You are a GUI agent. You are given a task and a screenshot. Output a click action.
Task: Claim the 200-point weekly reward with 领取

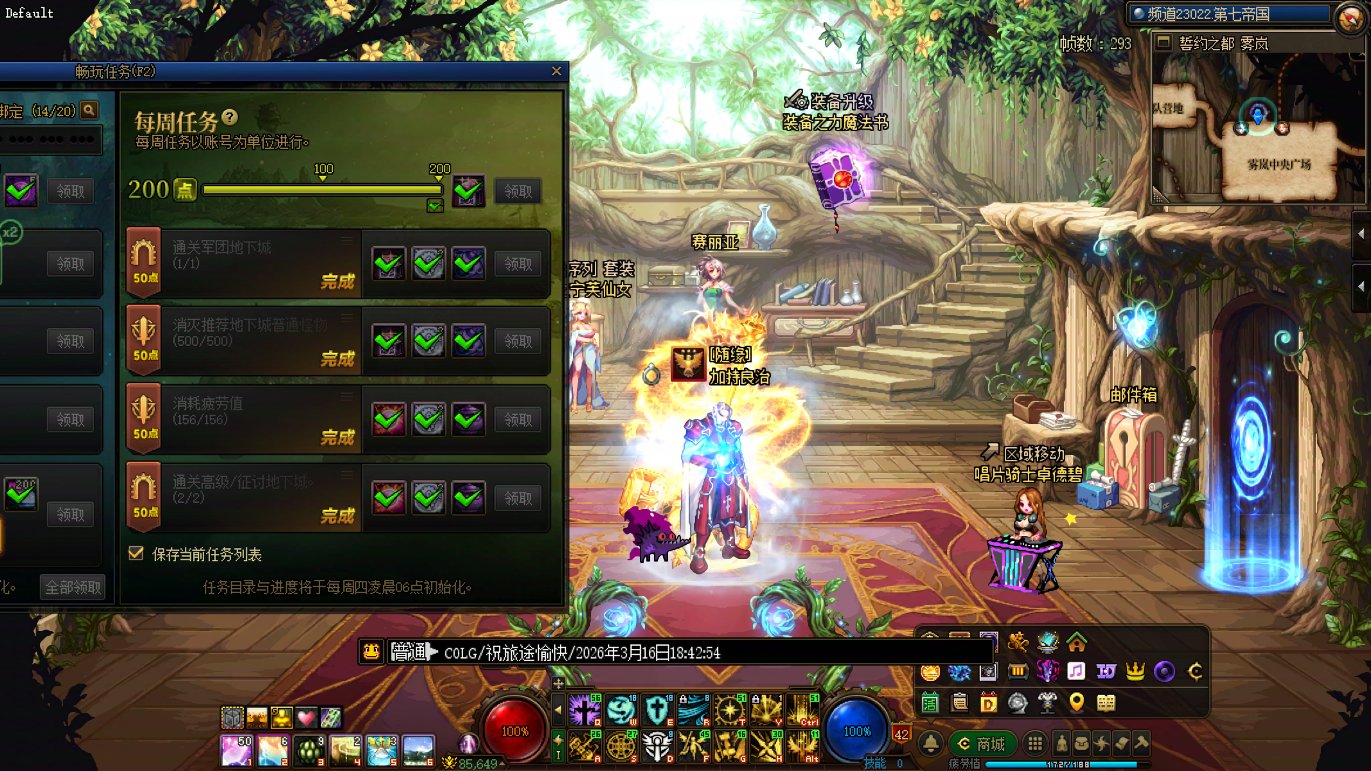pos(518,191)
